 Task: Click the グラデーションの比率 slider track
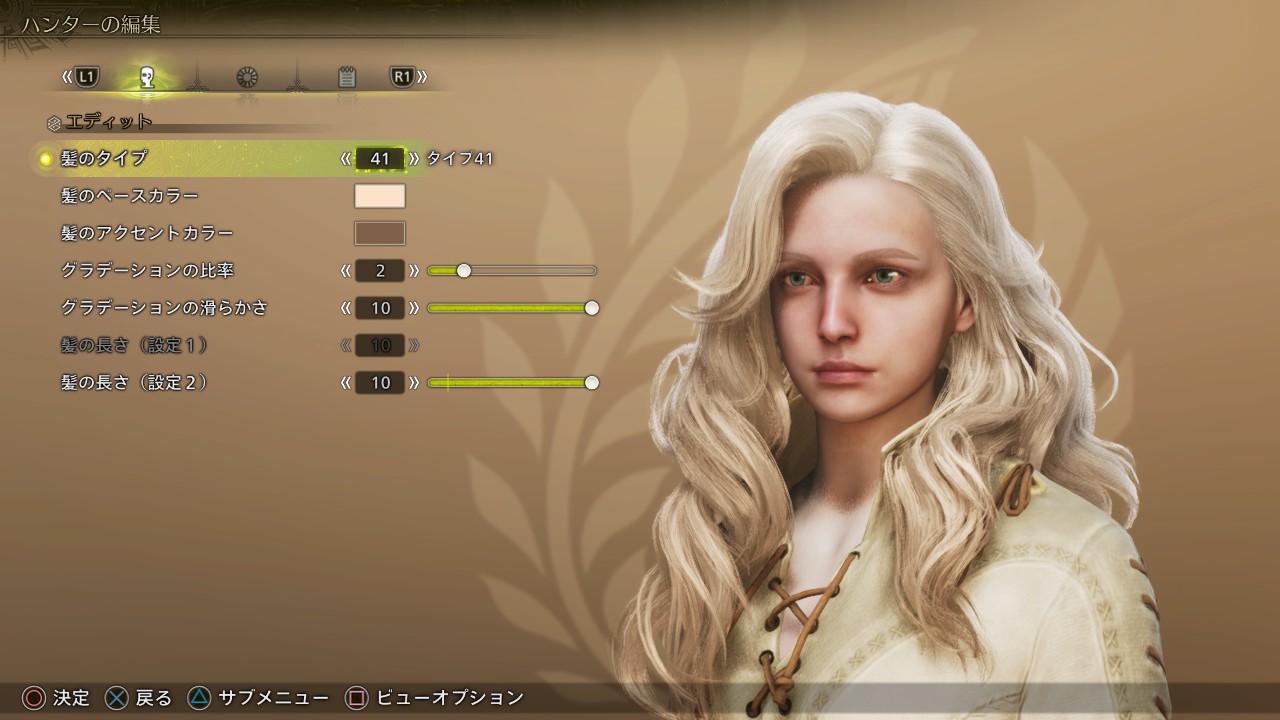tap(512, 271)
